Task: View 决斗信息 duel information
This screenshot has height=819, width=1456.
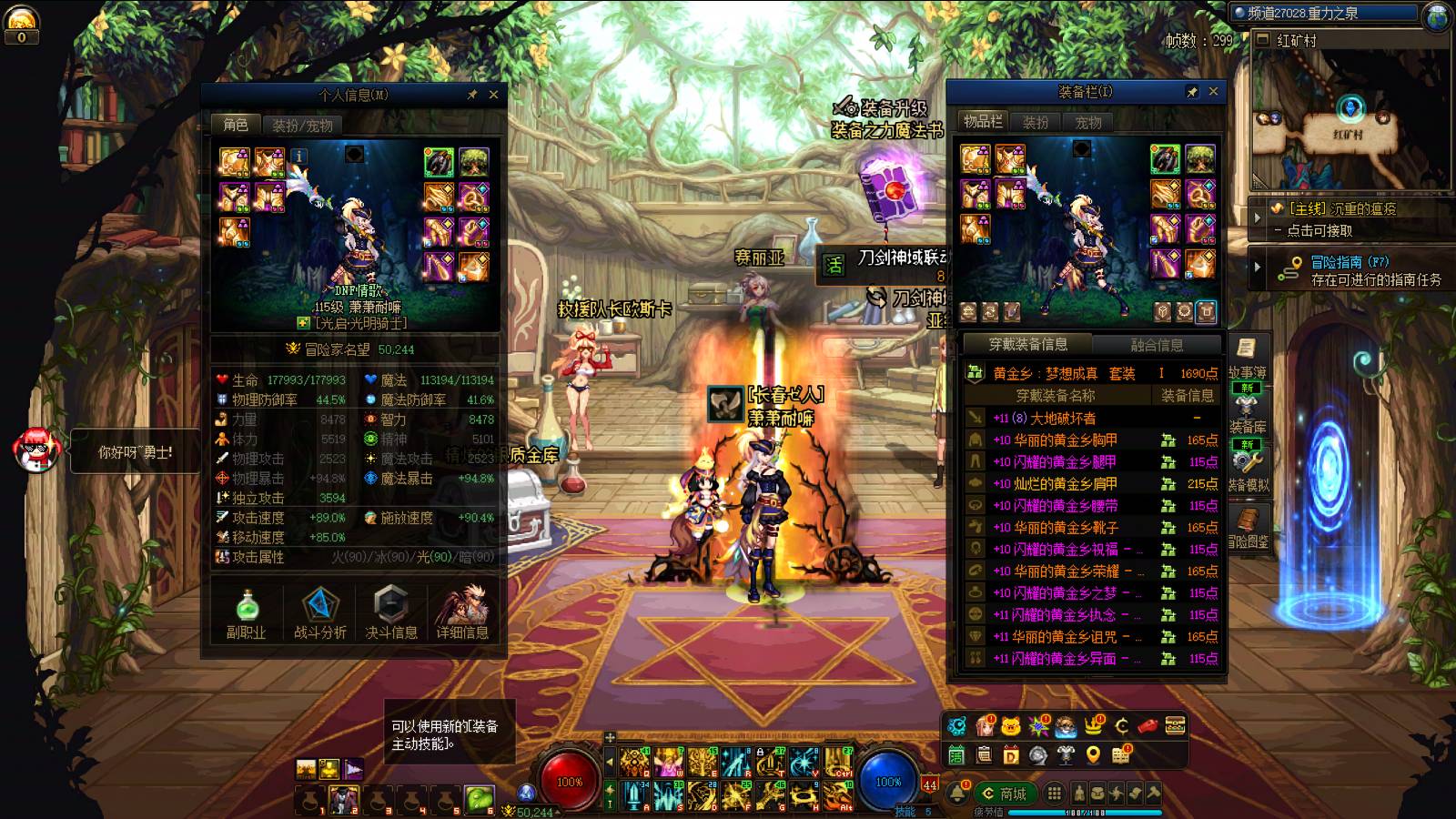Action: pos(391,612)
